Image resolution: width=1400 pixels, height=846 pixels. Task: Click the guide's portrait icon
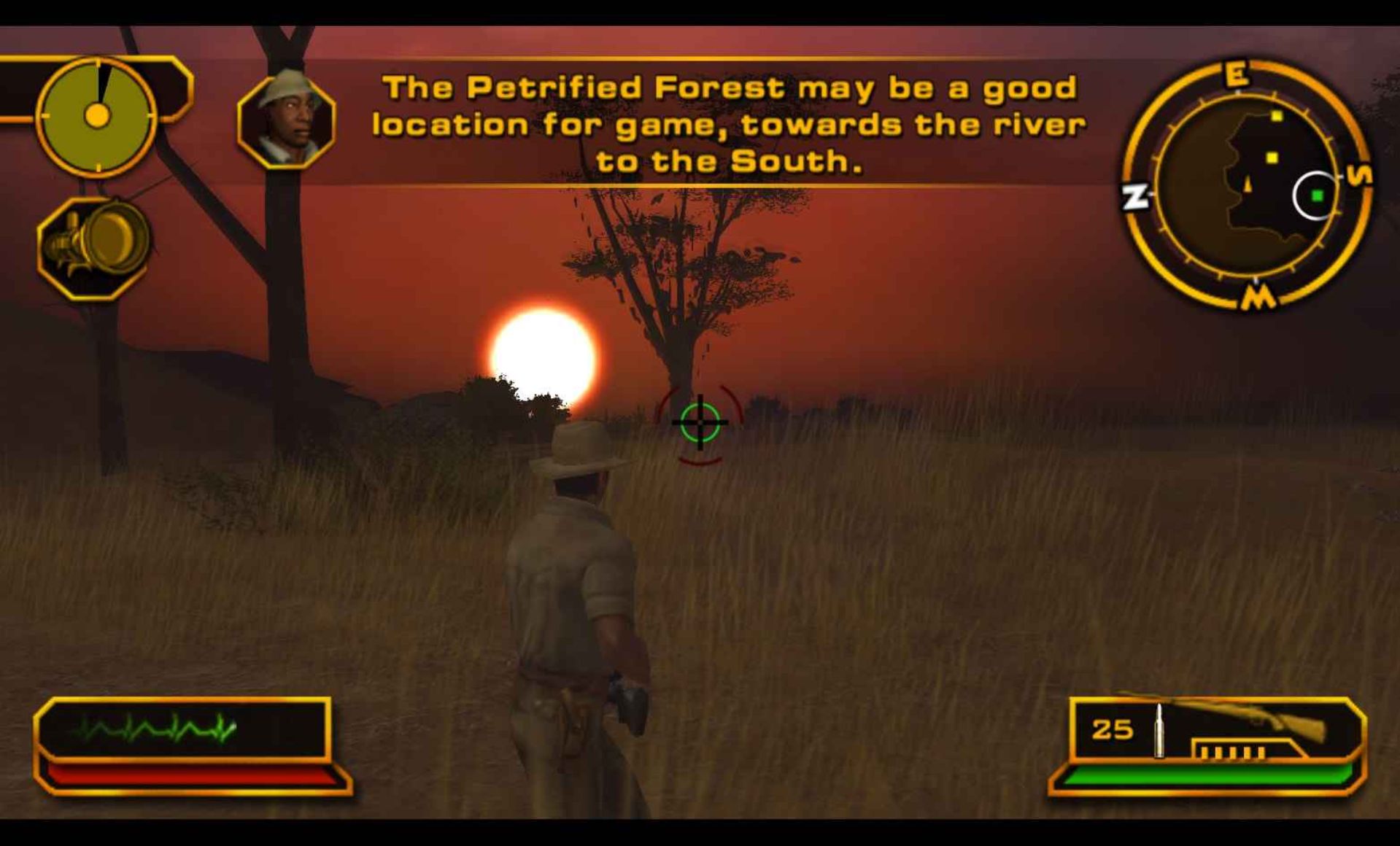[287, 120]
